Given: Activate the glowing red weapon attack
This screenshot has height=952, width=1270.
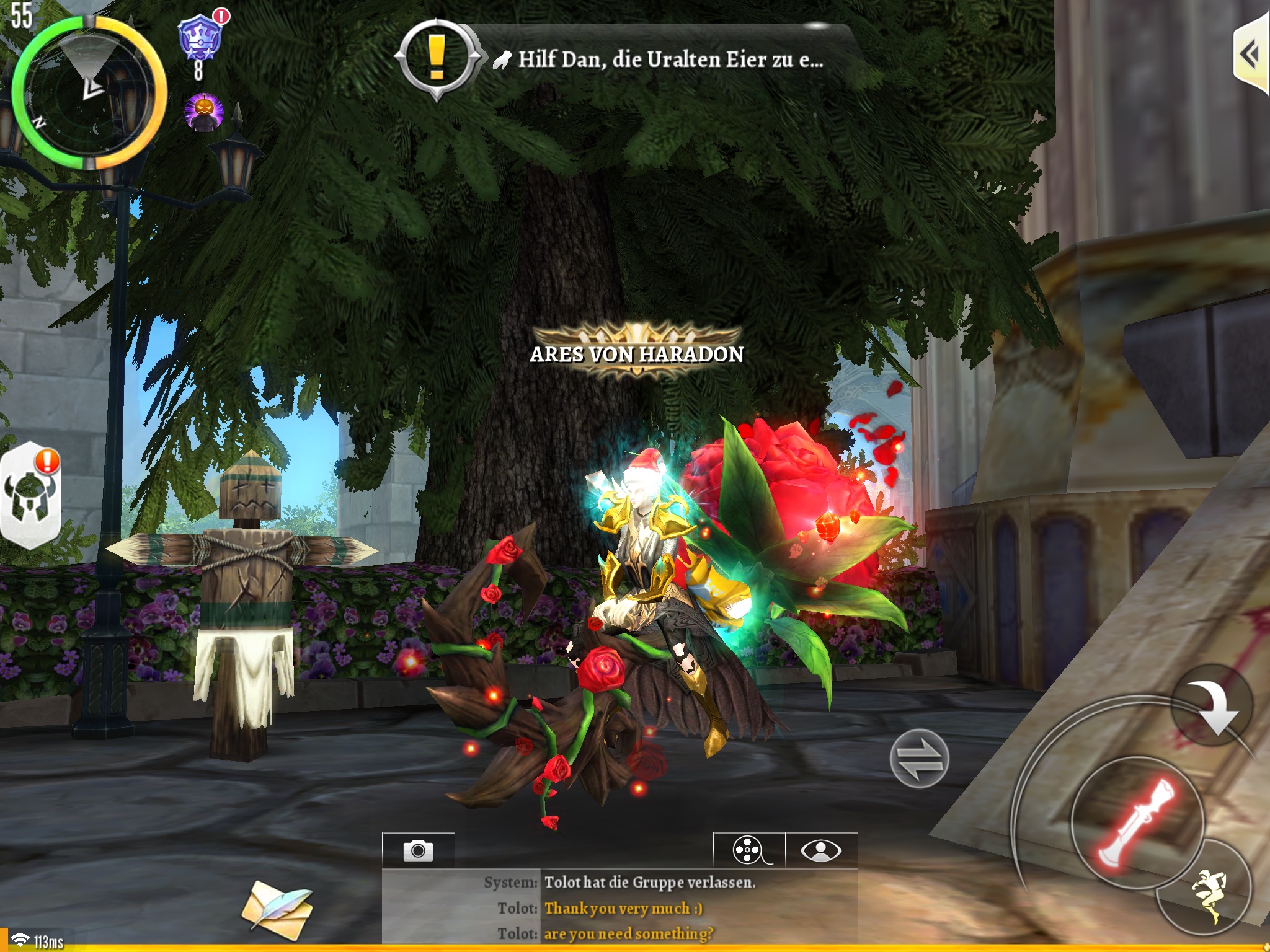Looking at the screenshot, I should pyautogui.click(x=1137, y=822).
